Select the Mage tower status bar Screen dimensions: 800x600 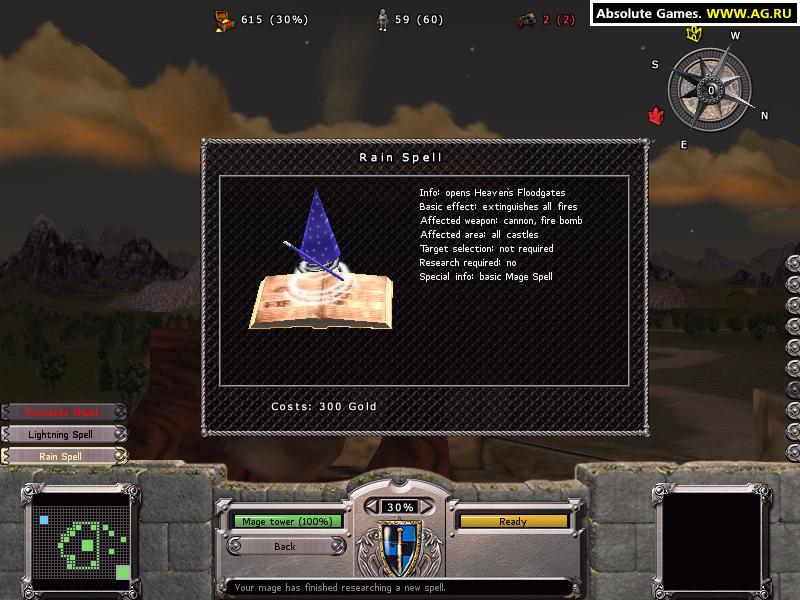pos(287,521)
